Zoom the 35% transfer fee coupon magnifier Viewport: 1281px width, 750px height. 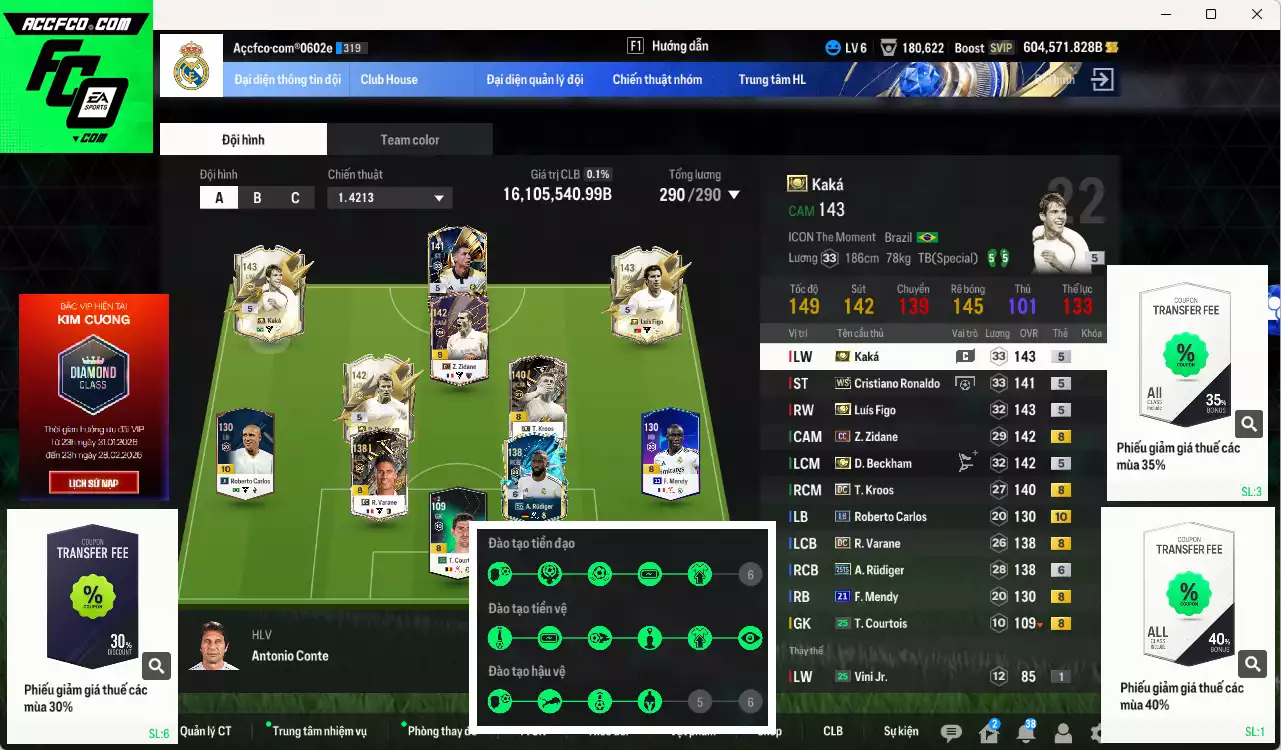[1249, 423]
